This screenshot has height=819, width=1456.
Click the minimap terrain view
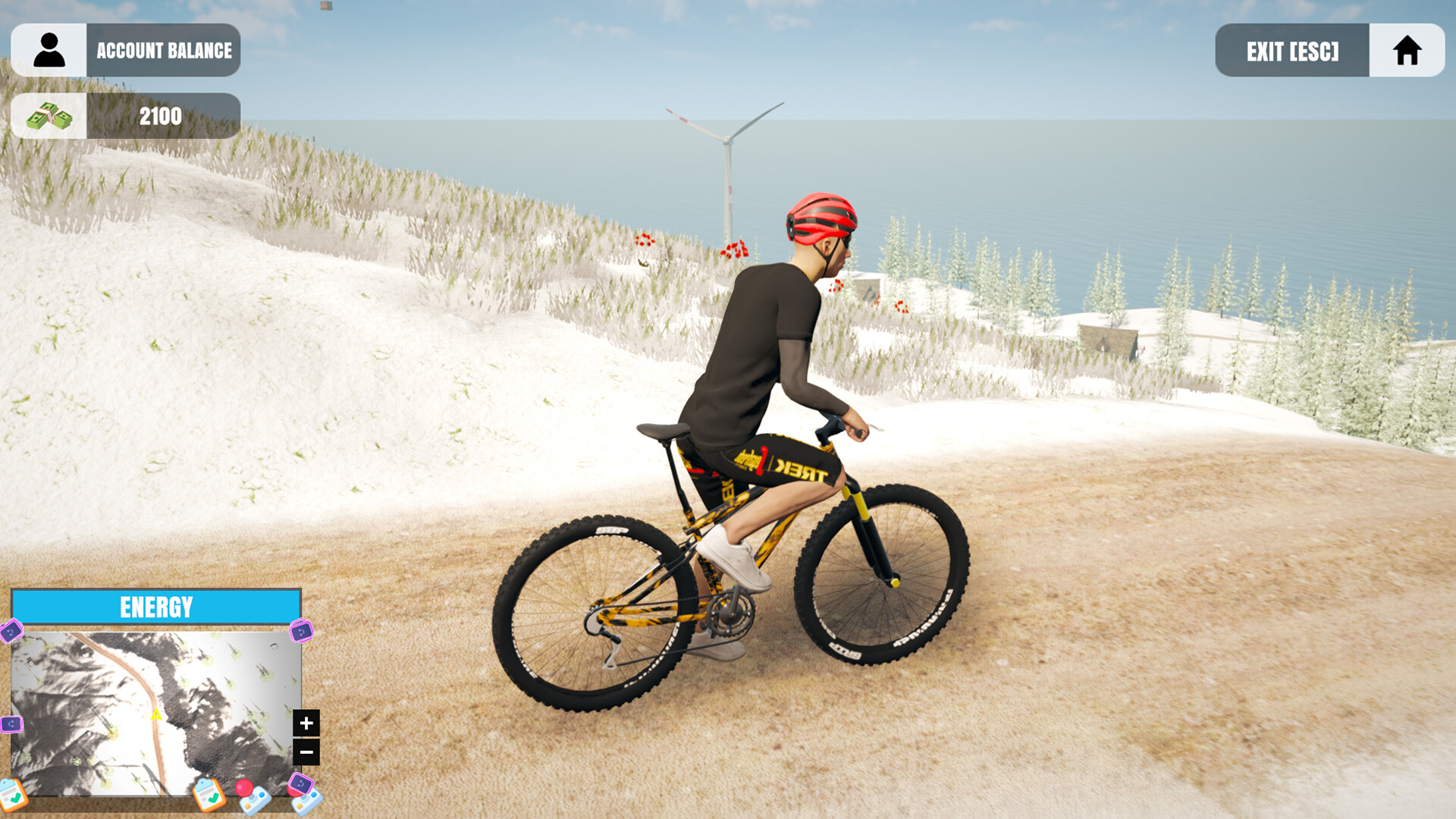click(114, 682)
